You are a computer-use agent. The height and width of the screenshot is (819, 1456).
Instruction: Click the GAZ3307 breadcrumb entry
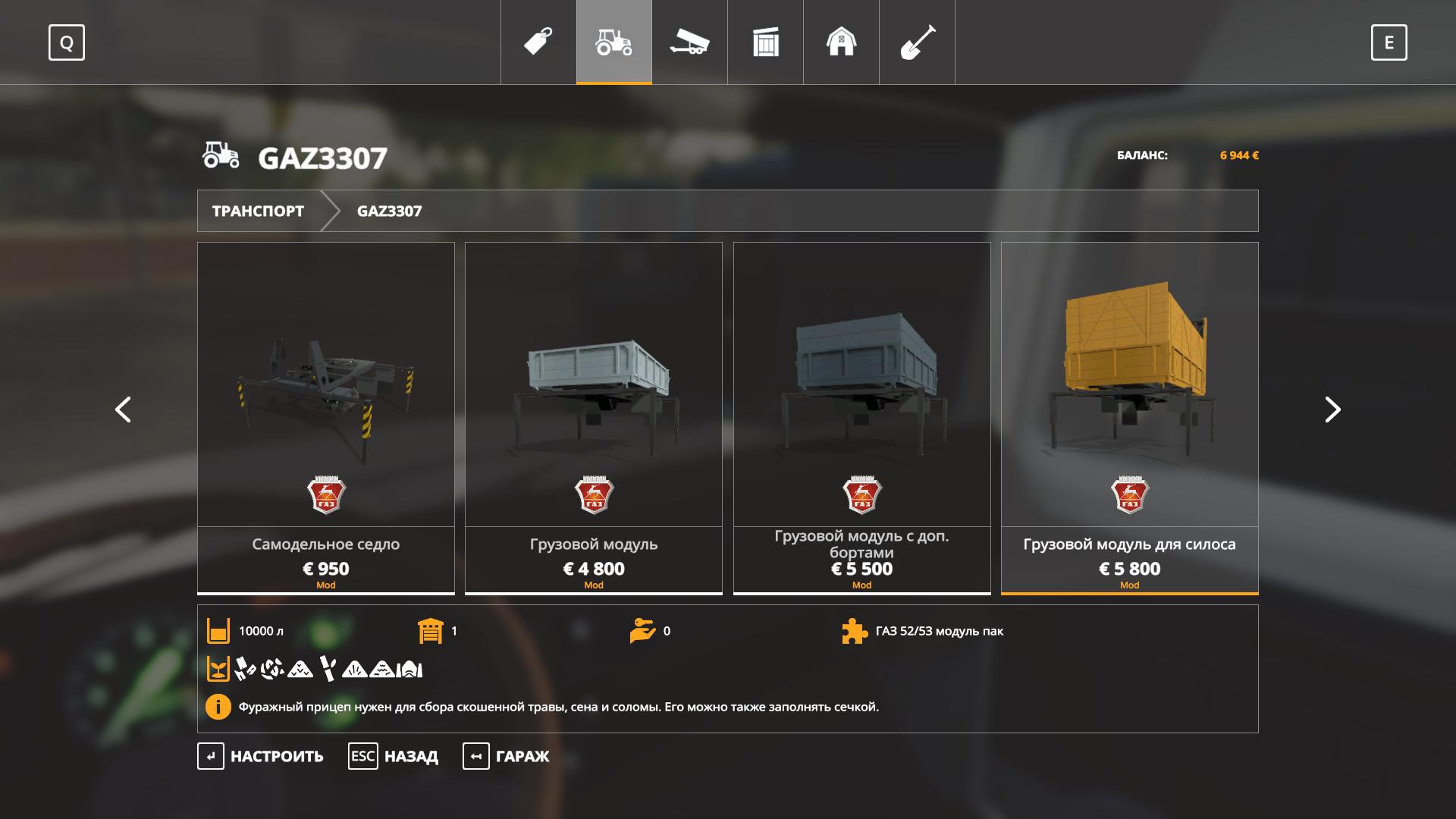point(389,211)
